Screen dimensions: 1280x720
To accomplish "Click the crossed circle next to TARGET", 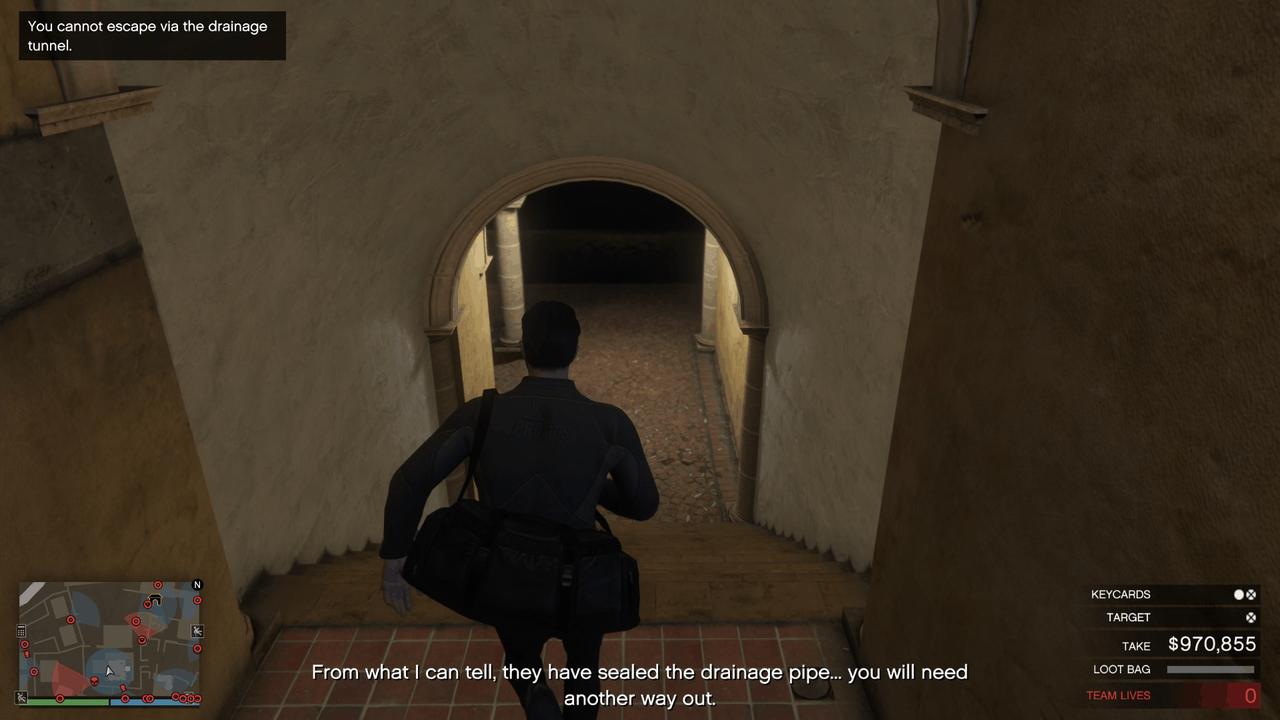I will click(1251, 617).
